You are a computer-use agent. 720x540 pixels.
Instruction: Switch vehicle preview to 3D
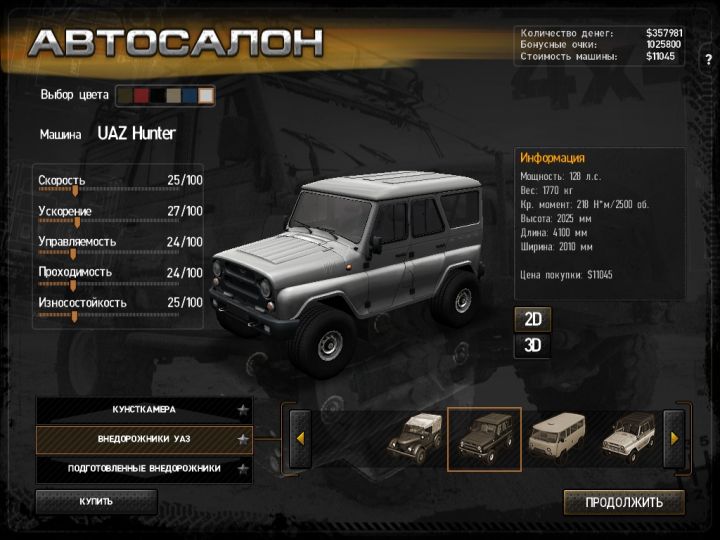point(533,346)
